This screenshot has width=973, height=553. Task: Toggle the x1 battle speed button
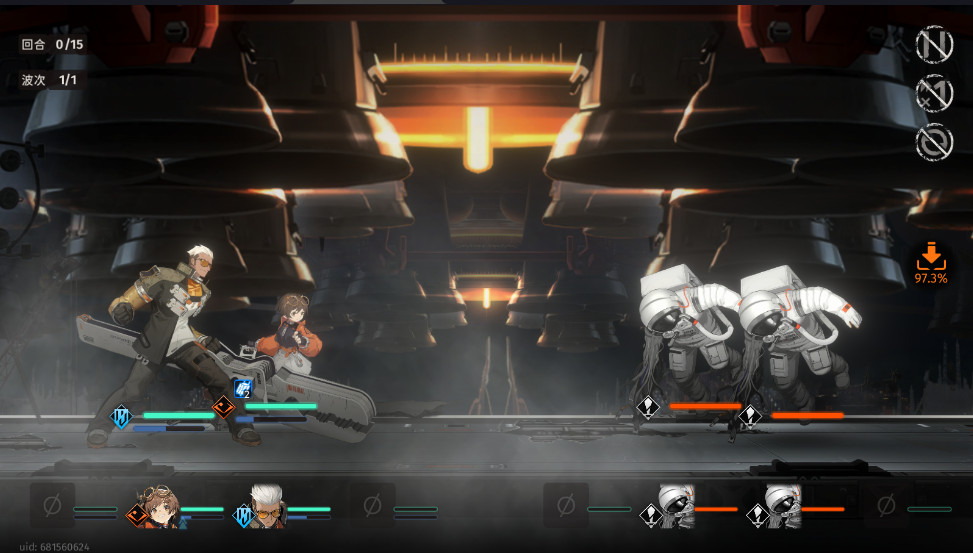click(934, 93)
